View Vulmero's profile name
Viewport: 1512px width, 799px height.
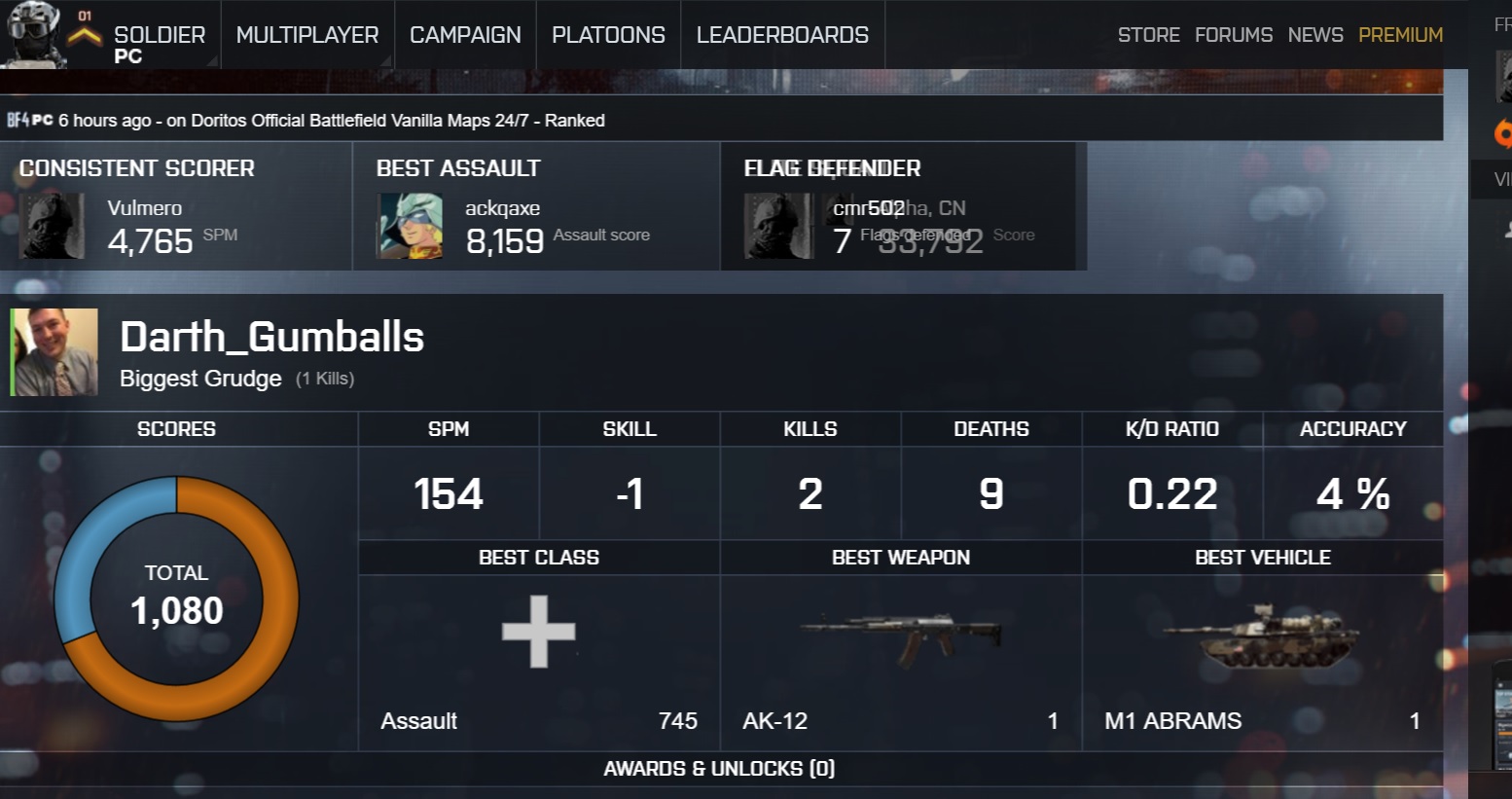(x=145, y=208)
